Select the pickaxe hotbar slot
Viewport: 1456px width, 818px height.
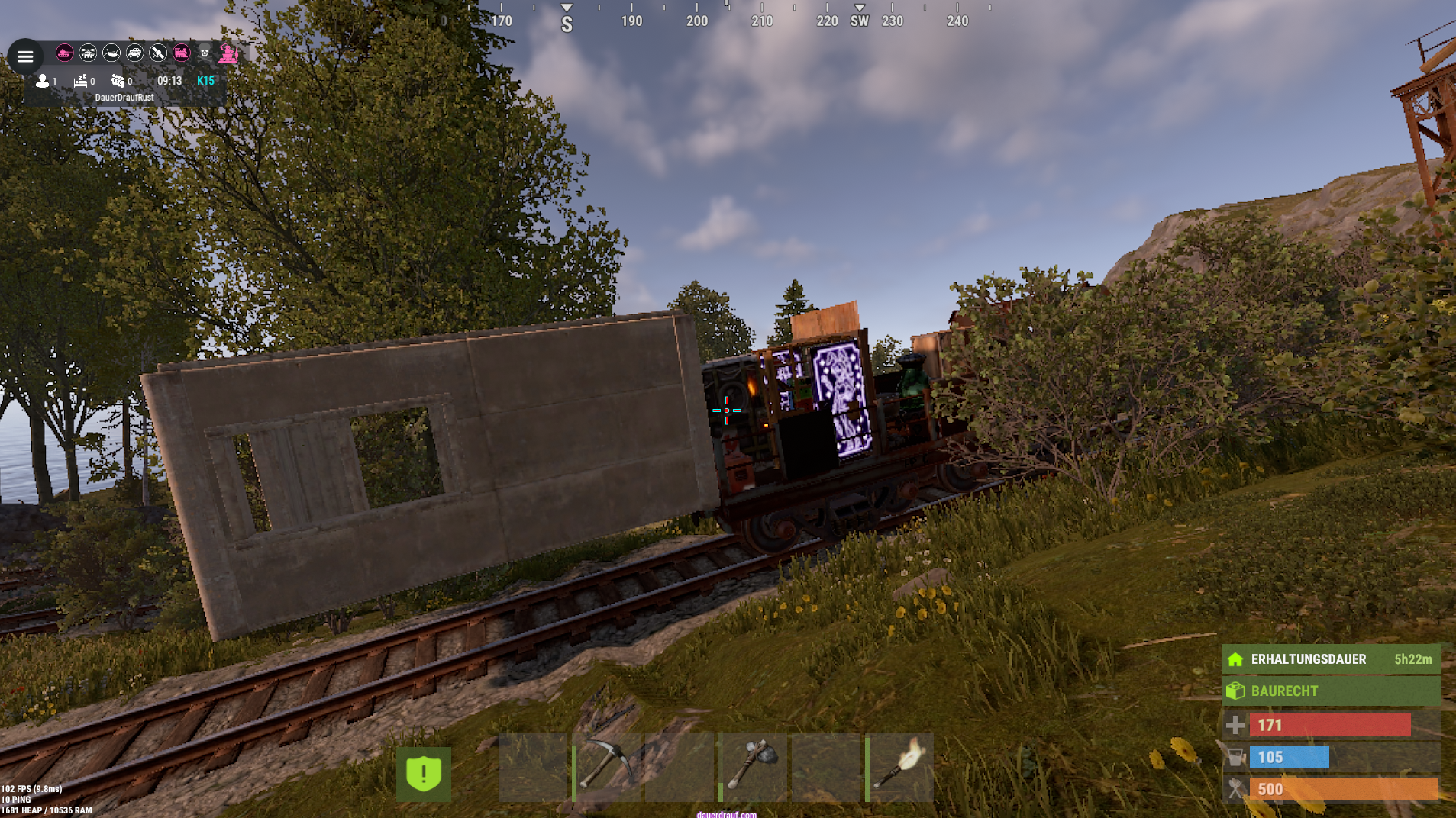[607, 767]
